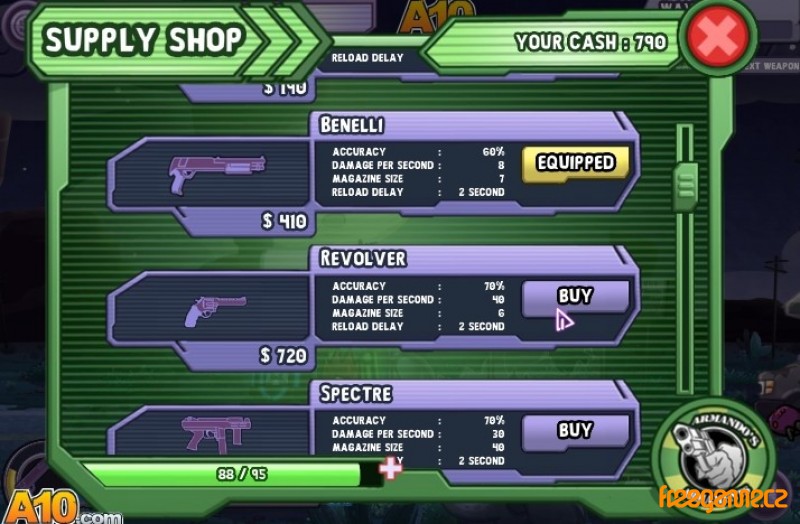
Task: Click the shop list scrollbar handle
Action: tap(685, 185)
